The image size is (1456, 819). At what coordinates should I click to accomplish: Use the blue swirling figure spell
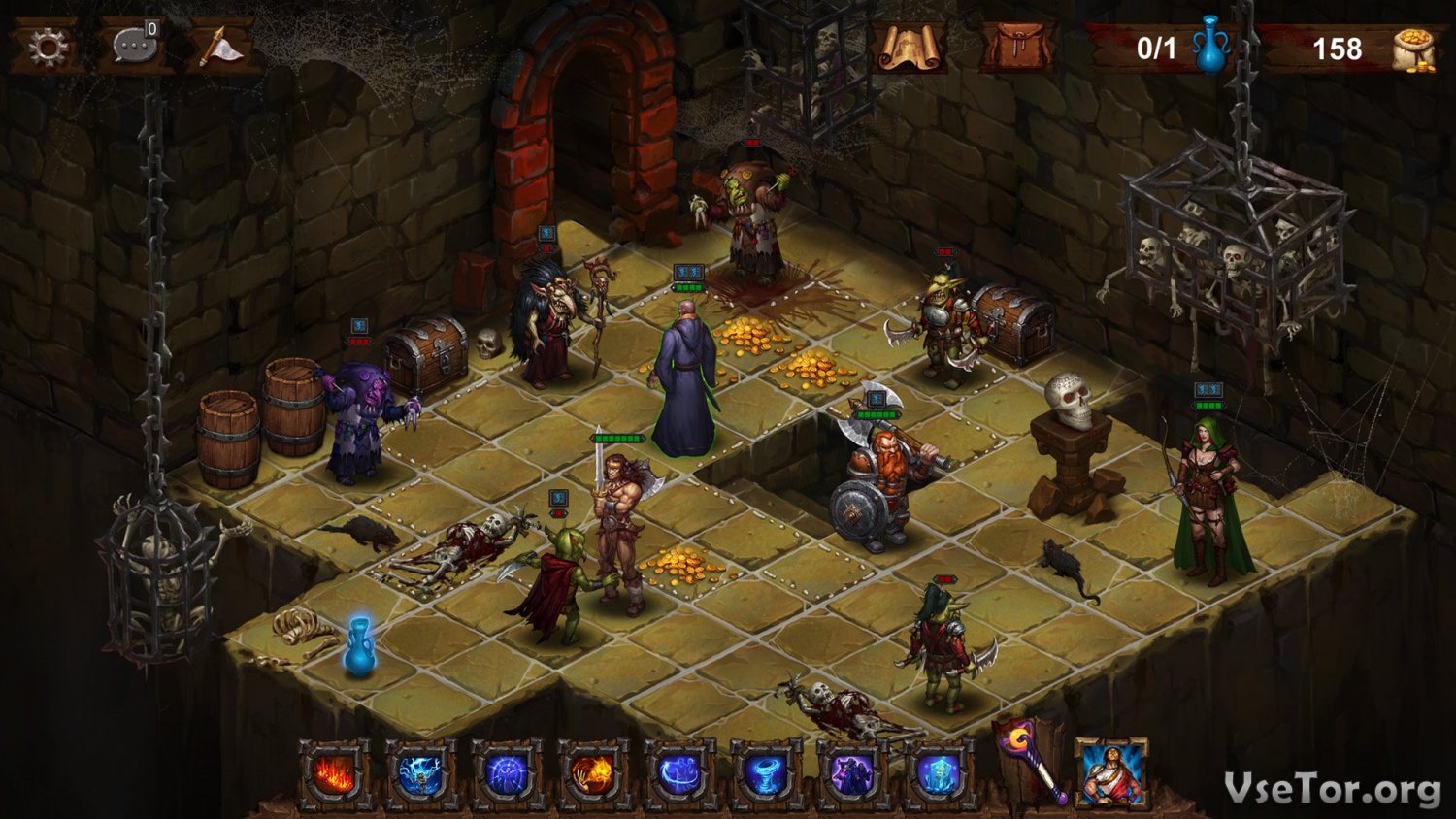pos(679,775)
